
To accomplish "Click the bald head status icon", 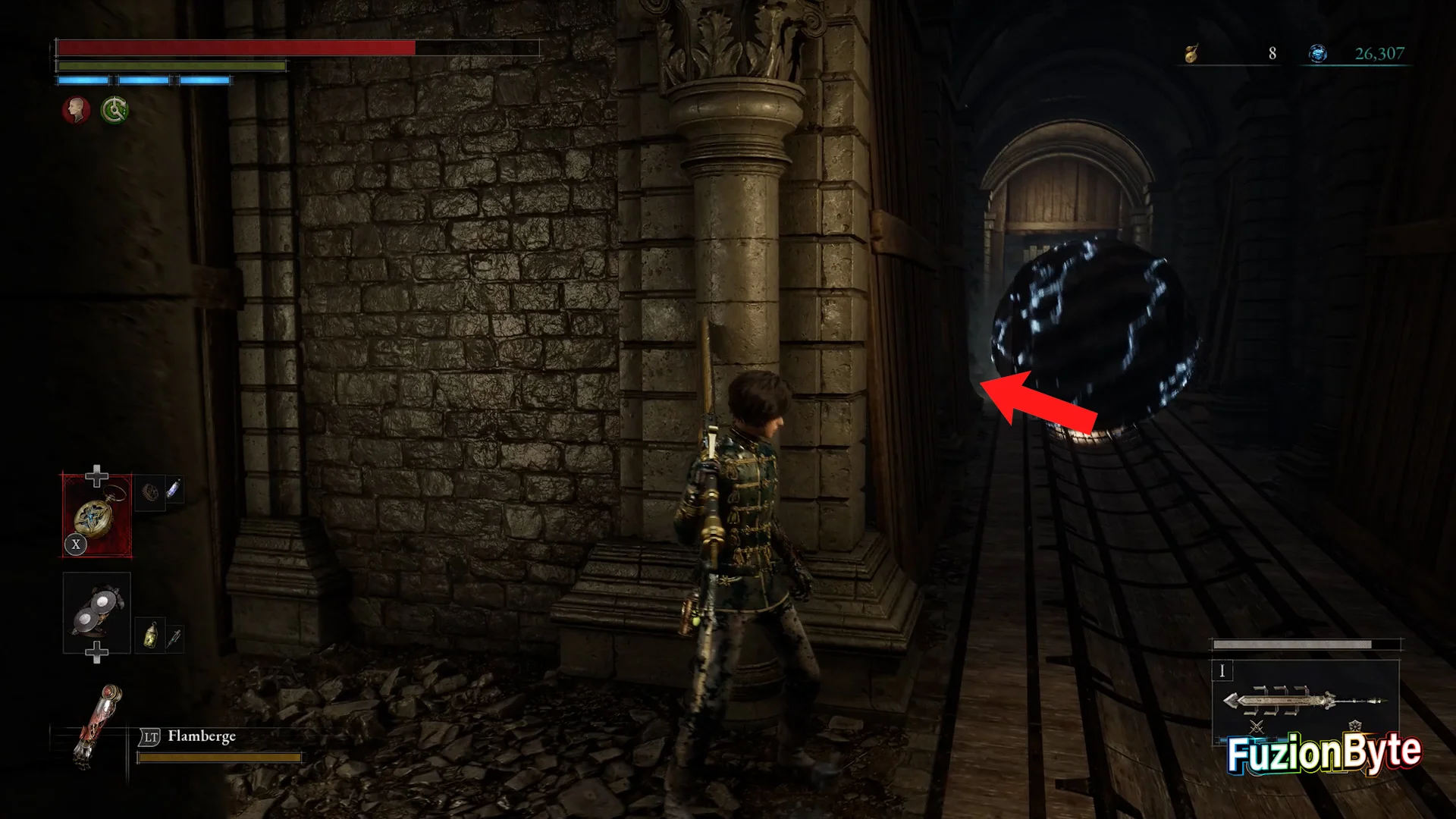I will click(x=76, y=111).
